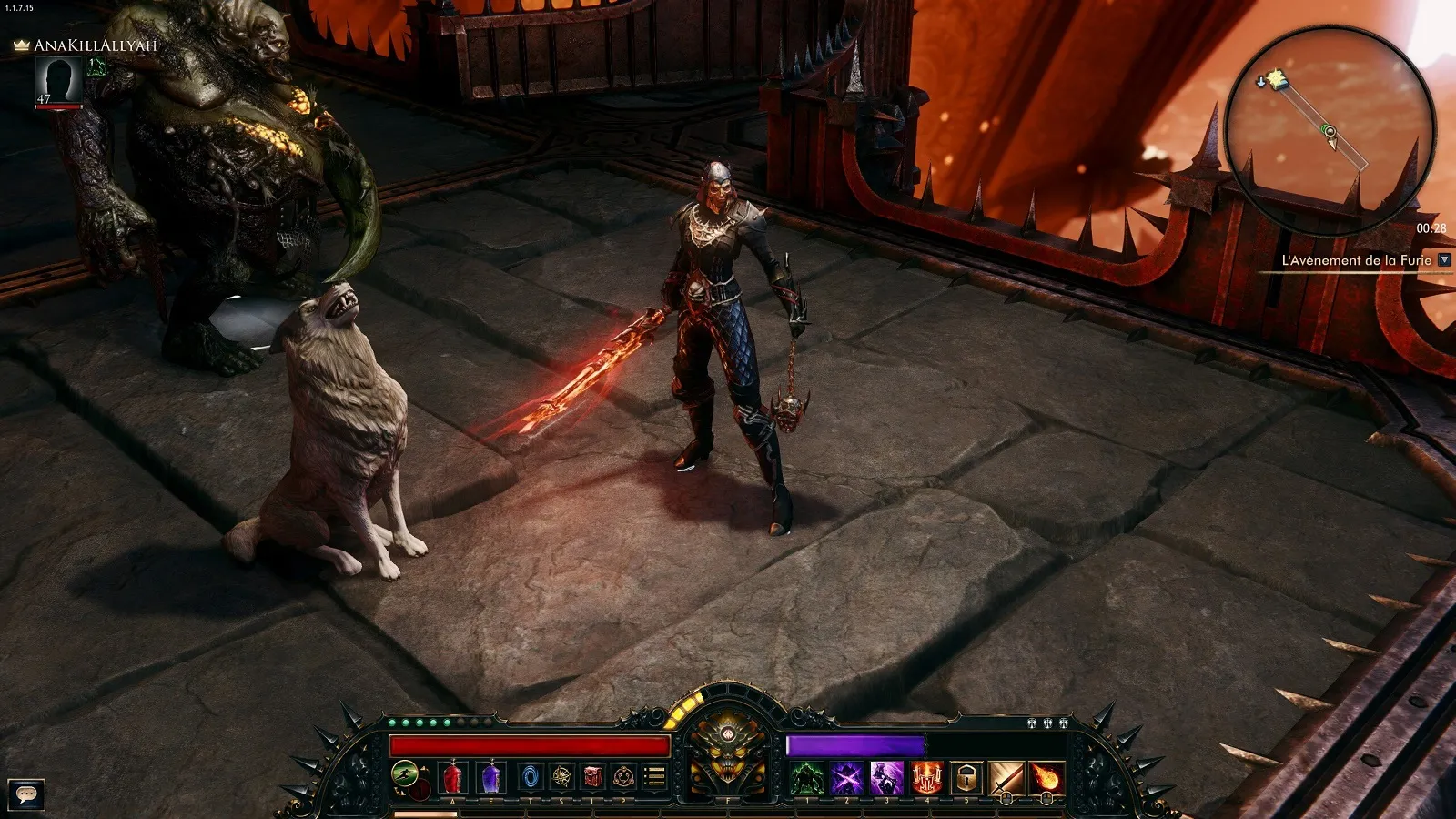Open the list-style journal menu icon
The image size is (1456, 819).
(x=654, y=777)
